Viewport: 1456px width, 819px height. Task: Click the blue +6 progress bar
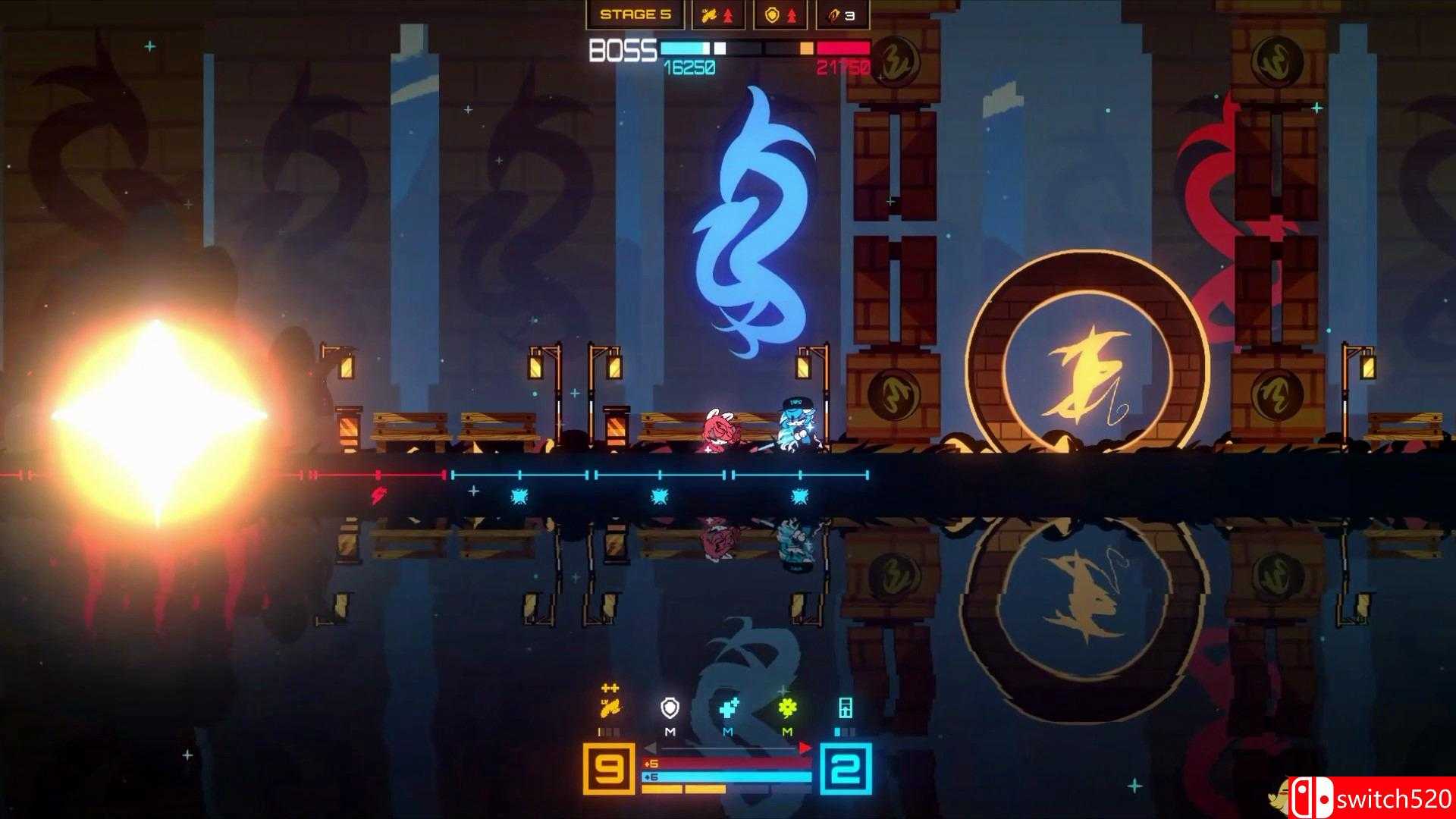(726, 777)
